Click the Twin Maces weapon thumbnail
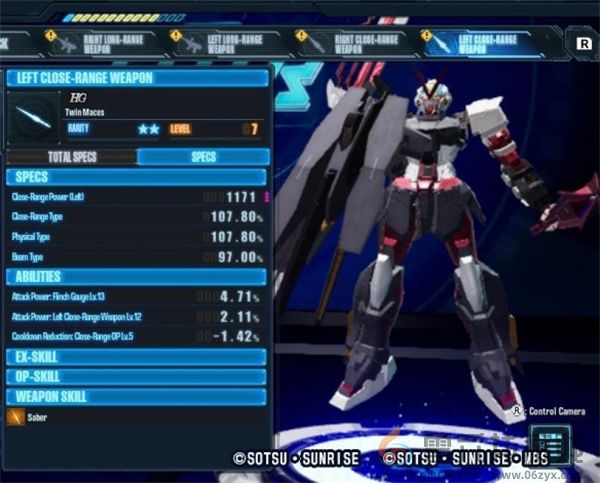Screen dimensions: 600x483 pyautogui.click(x=34, y=117)
